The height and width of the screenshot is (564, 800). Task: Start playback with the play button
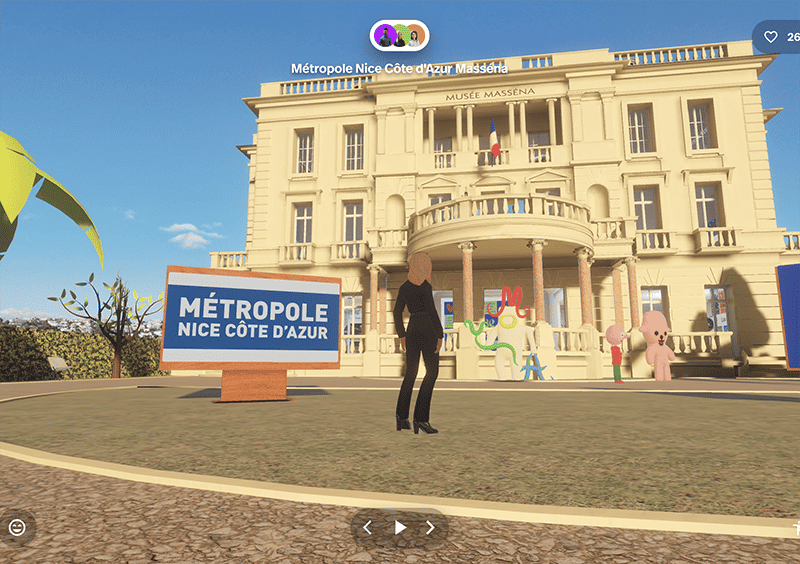400,528
